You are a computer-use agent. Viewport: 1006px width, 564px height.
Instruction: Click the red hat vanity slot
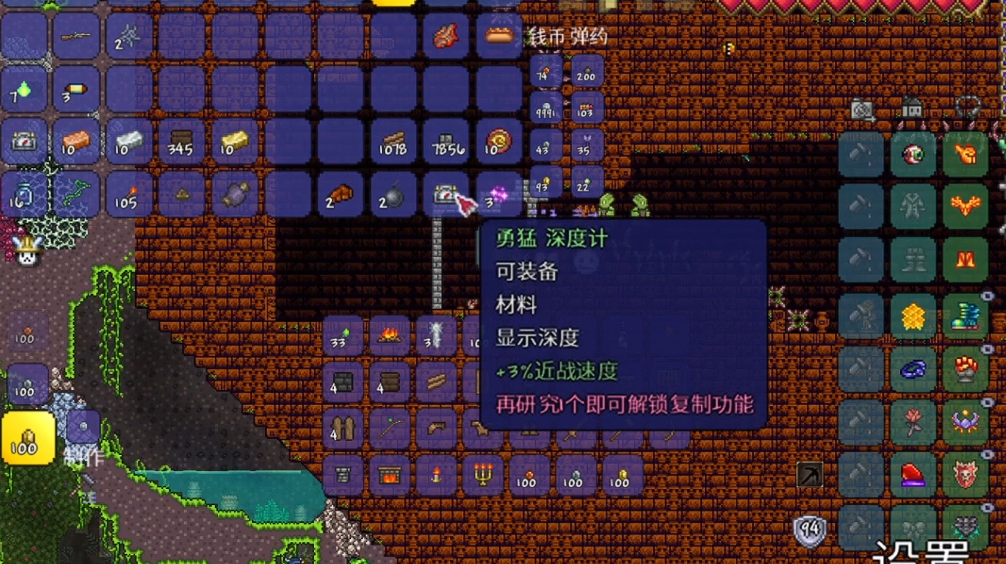pyautogui.click(x=913, y=475)
